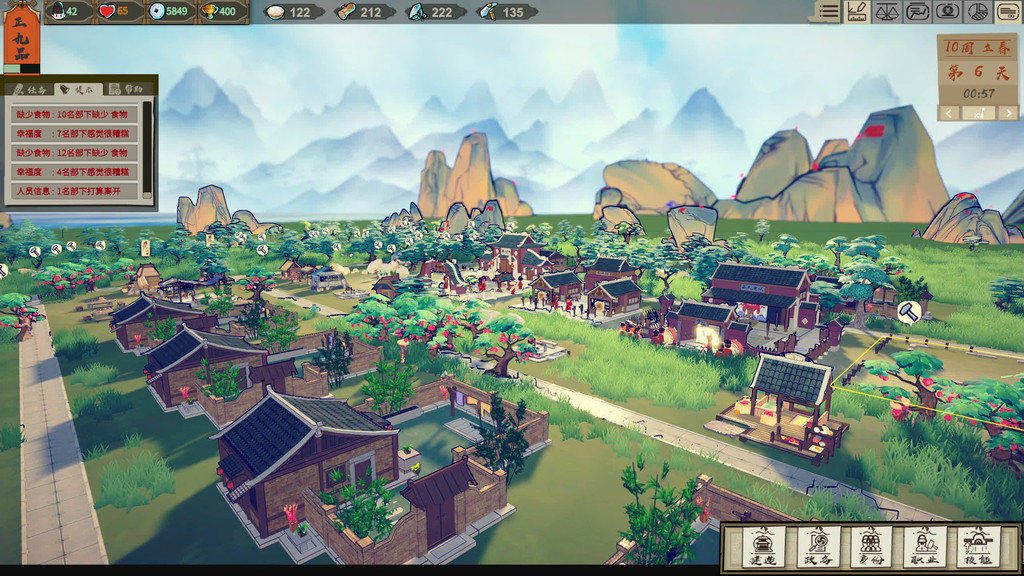Viewport: 1024px width, 576px height.
Task: Open the 身份 identity panel
Action: [871, 547]
